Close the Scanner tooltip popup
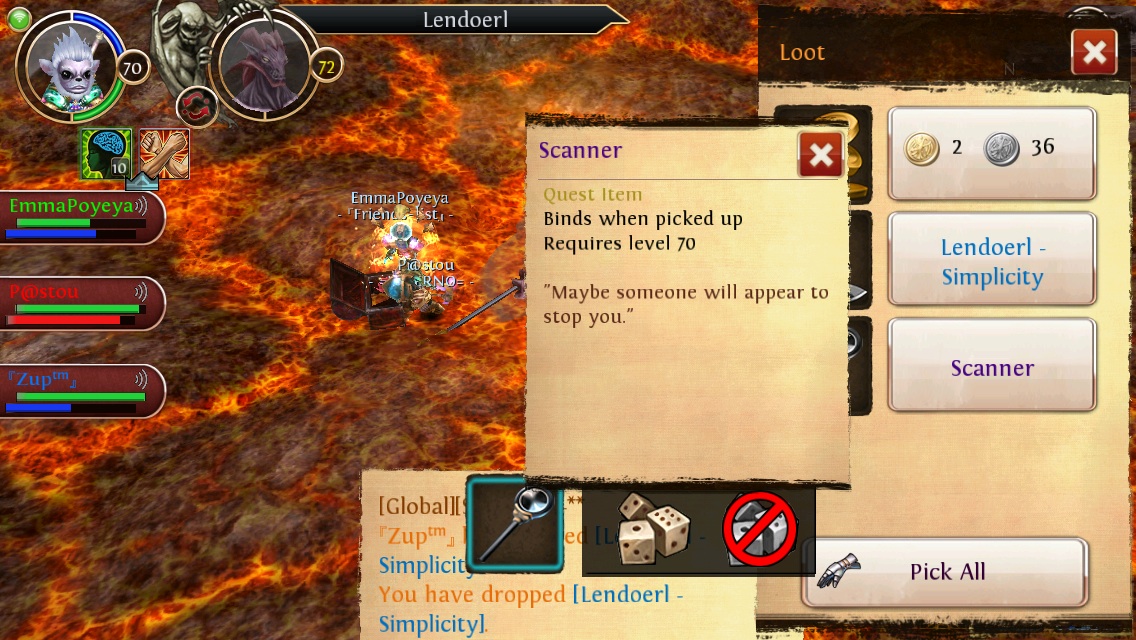 pyautogui.click(x=821, y=155)
